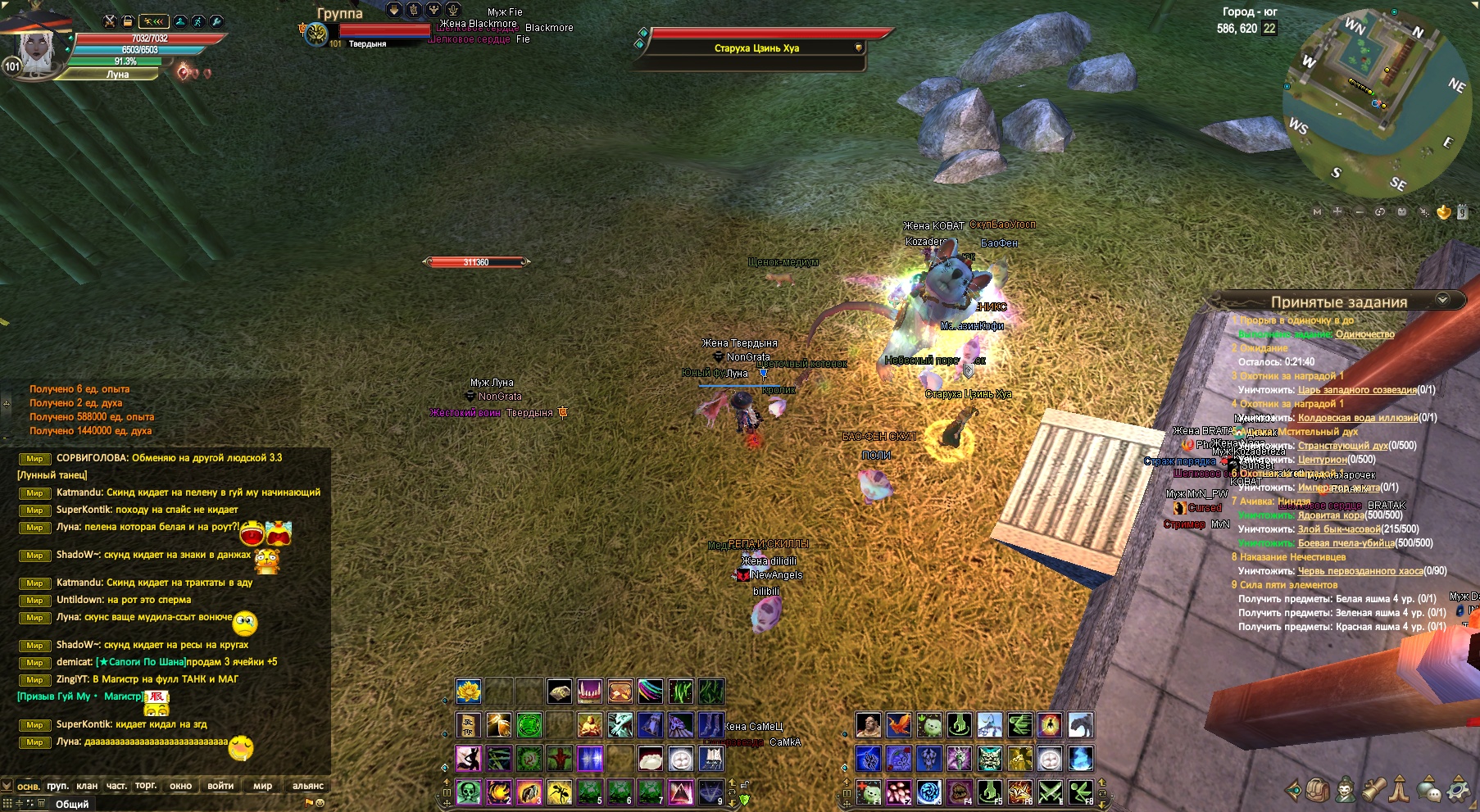Open the "торг." trade chat tab
This screenshot has height=812, width=1480.
(x=146, y=786)
